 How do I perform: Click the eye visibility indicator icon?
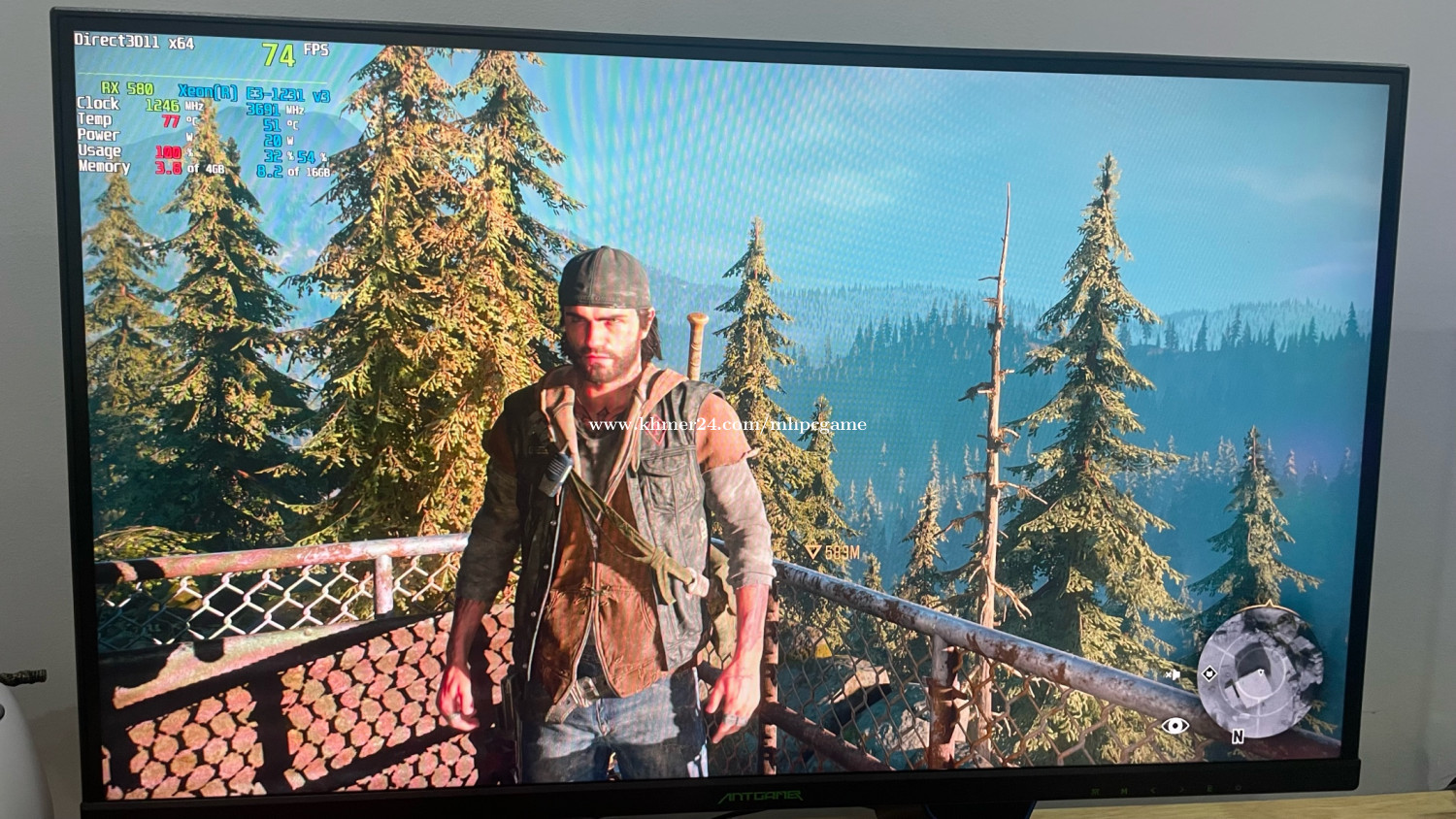[x=1175, y=725]
